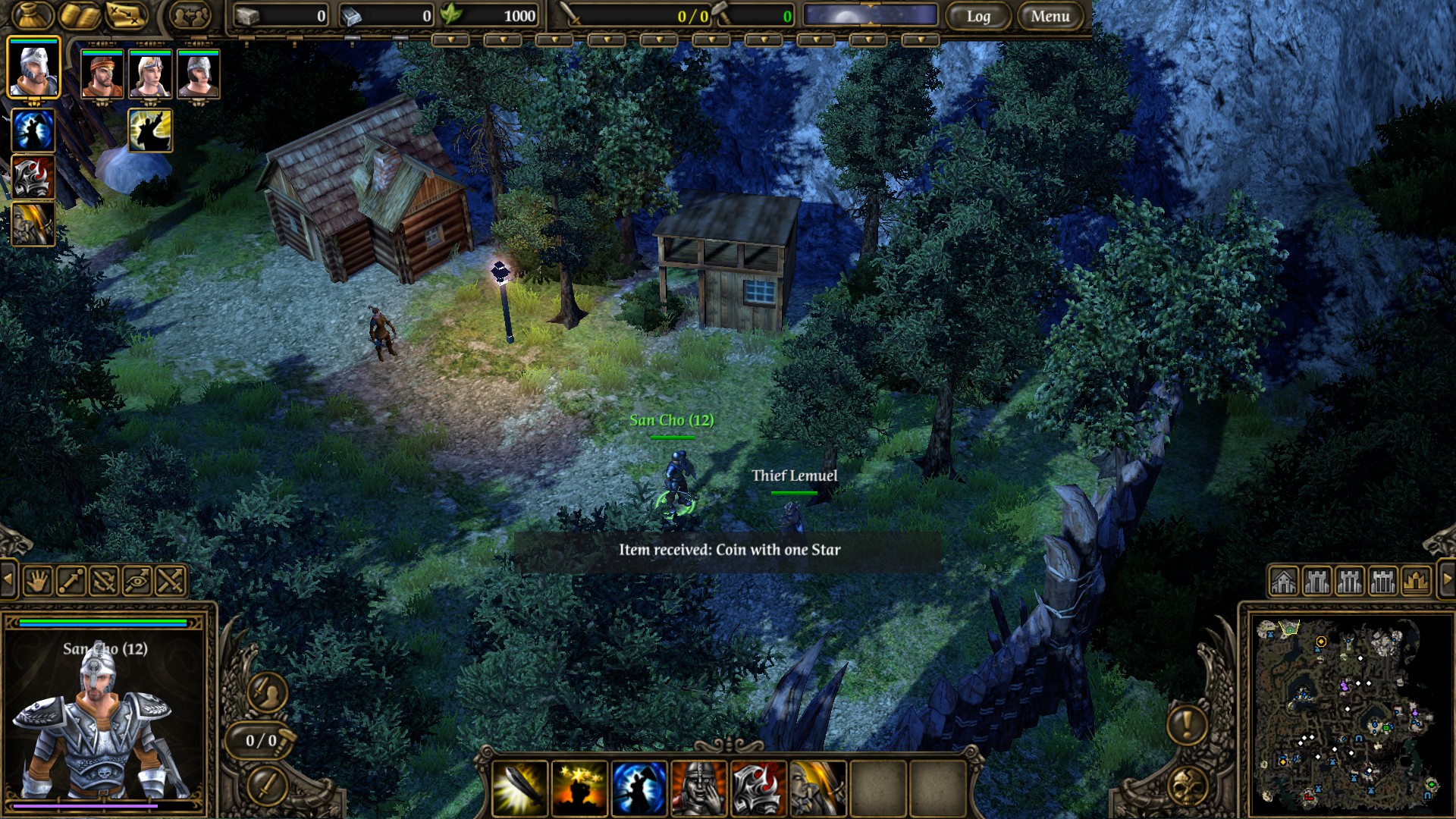Click the sword-and-head round button
The image size is (1456, 819).
(267, 692)
